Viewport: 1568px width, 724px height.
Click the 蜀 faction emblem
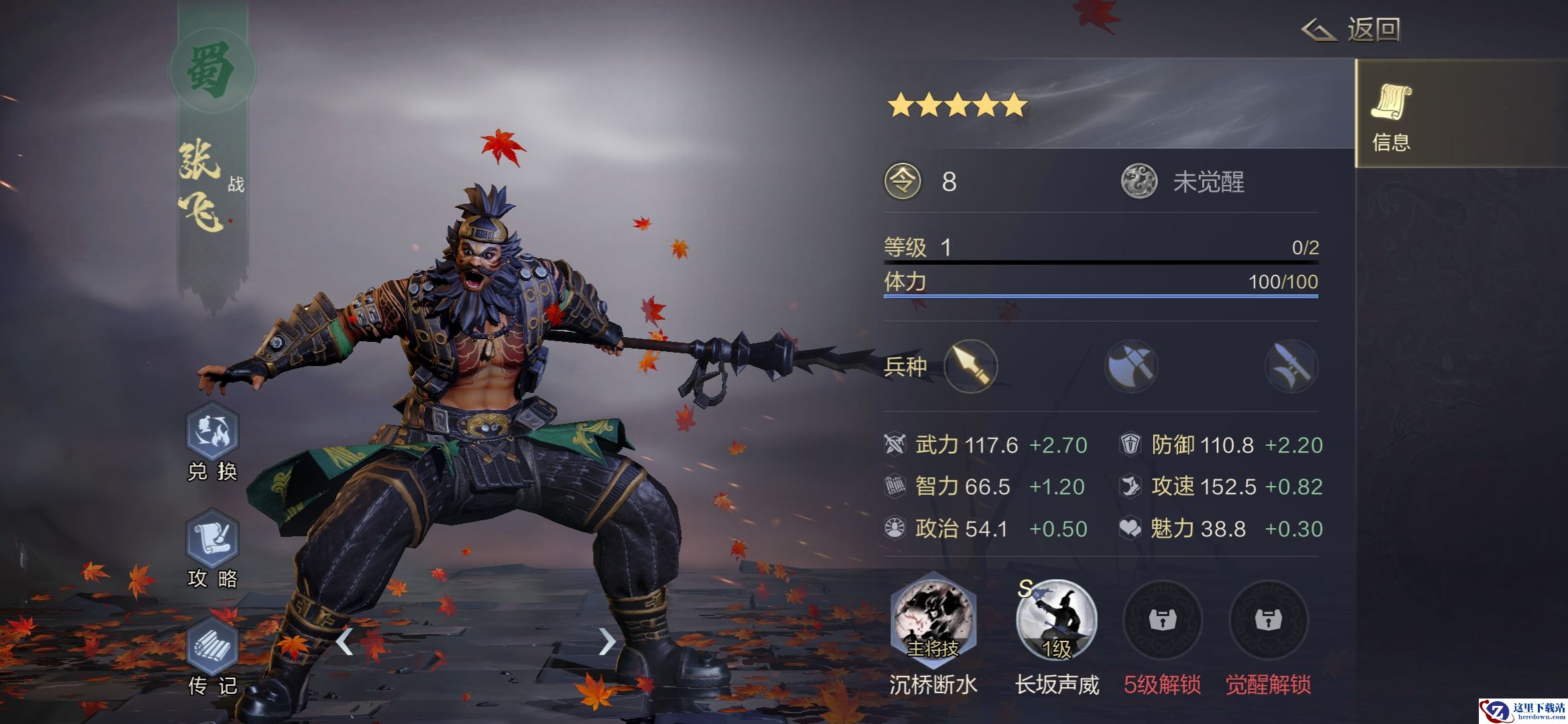tap(212, 71)
